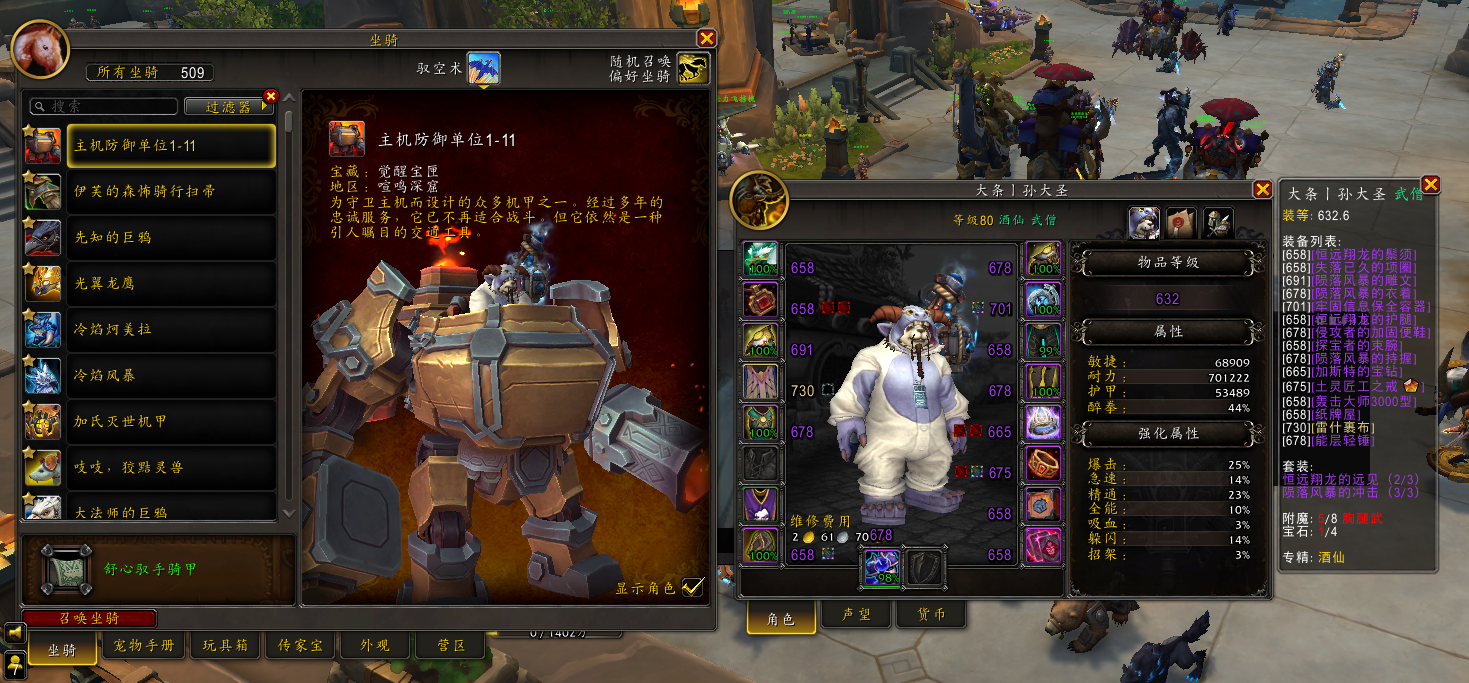The height and width of the screenshot is (683, 1469).
Task: Toggle the 显示角色 checkbox
Action: tap(692, 587)
